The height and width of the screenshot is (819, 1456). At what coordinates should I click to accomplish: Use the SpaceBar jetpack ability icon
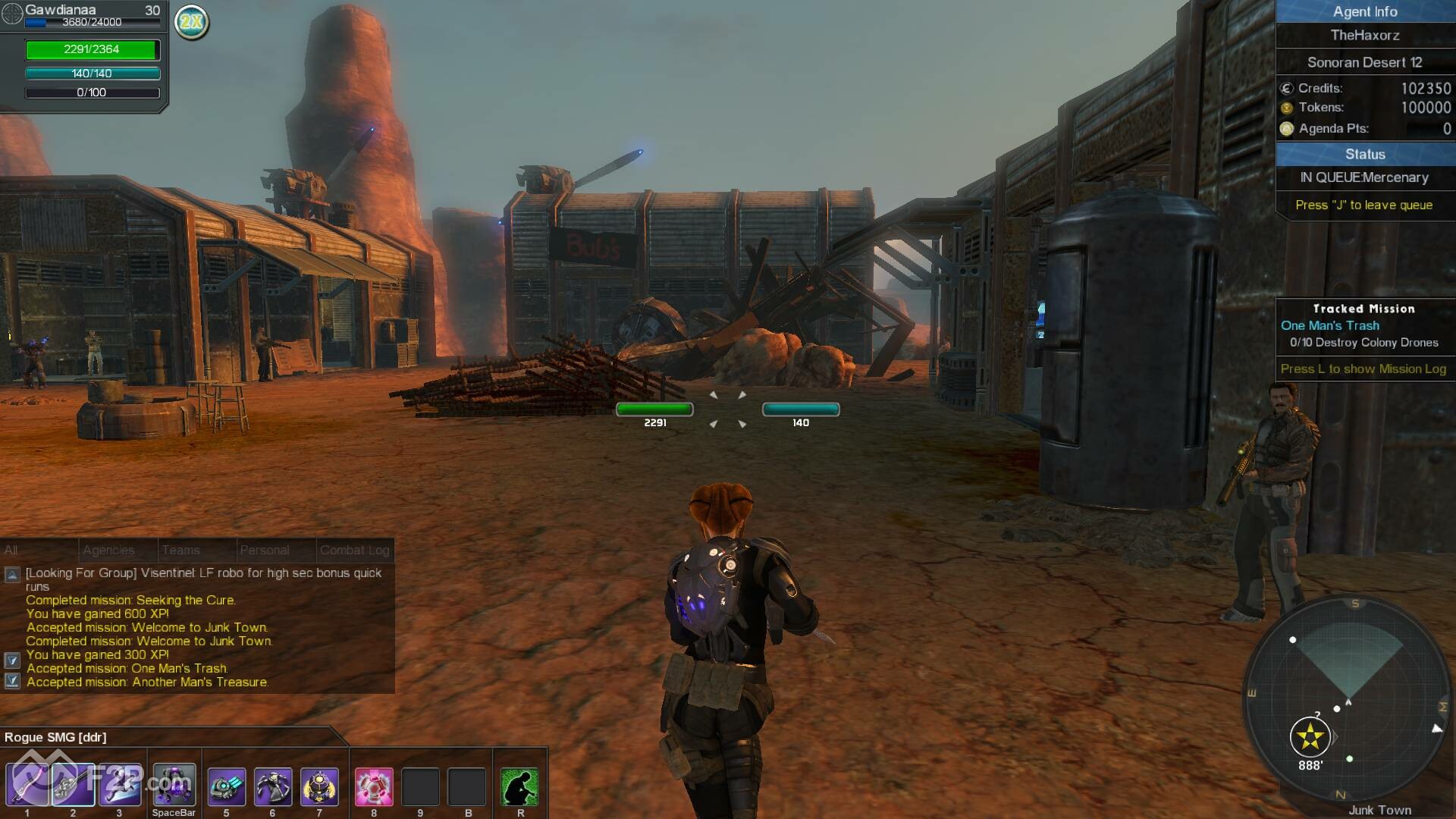pyautogui.click(x=174, y=785)
